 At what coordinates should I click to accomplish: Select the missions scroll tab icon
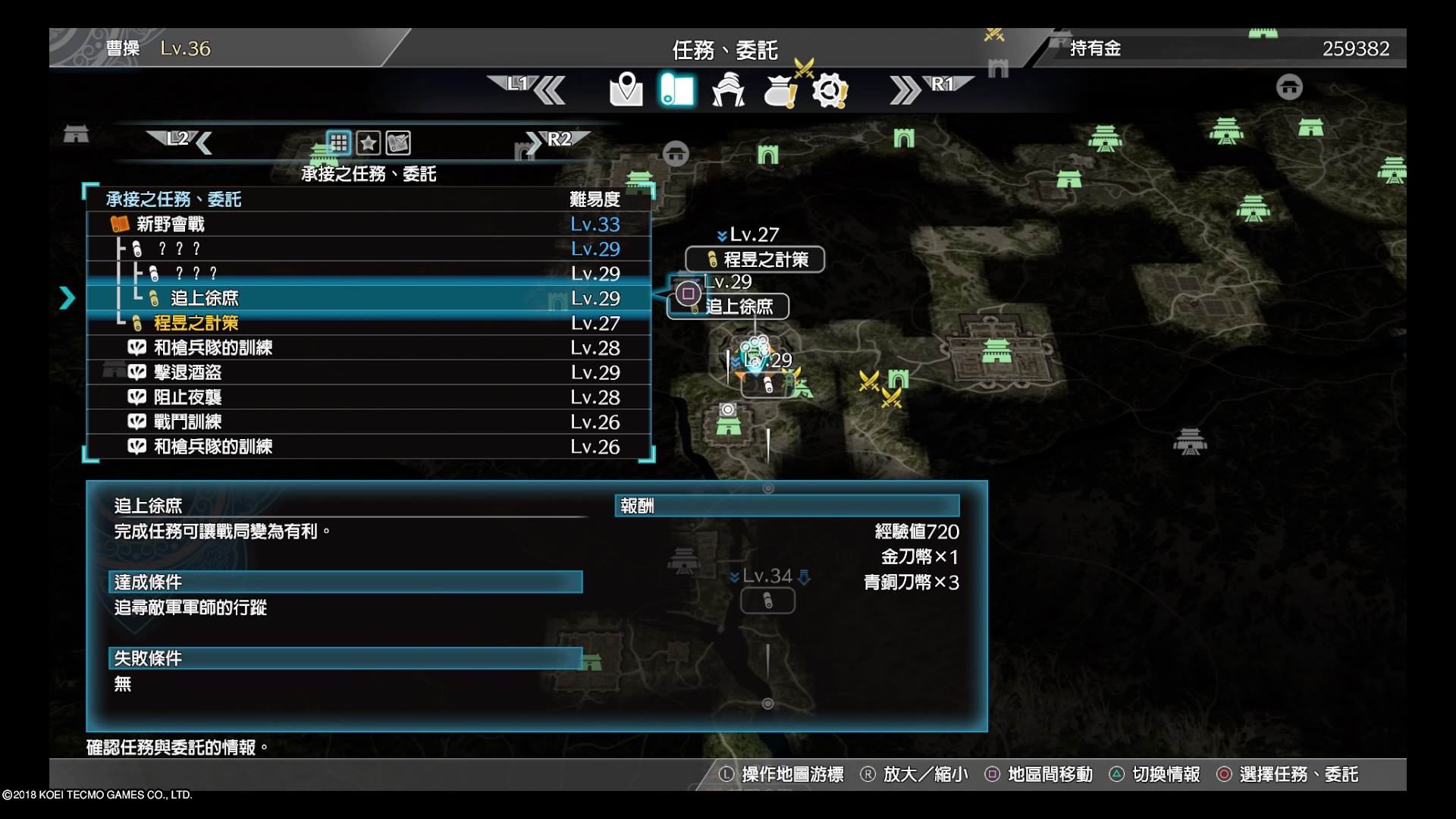coord(677,90)
